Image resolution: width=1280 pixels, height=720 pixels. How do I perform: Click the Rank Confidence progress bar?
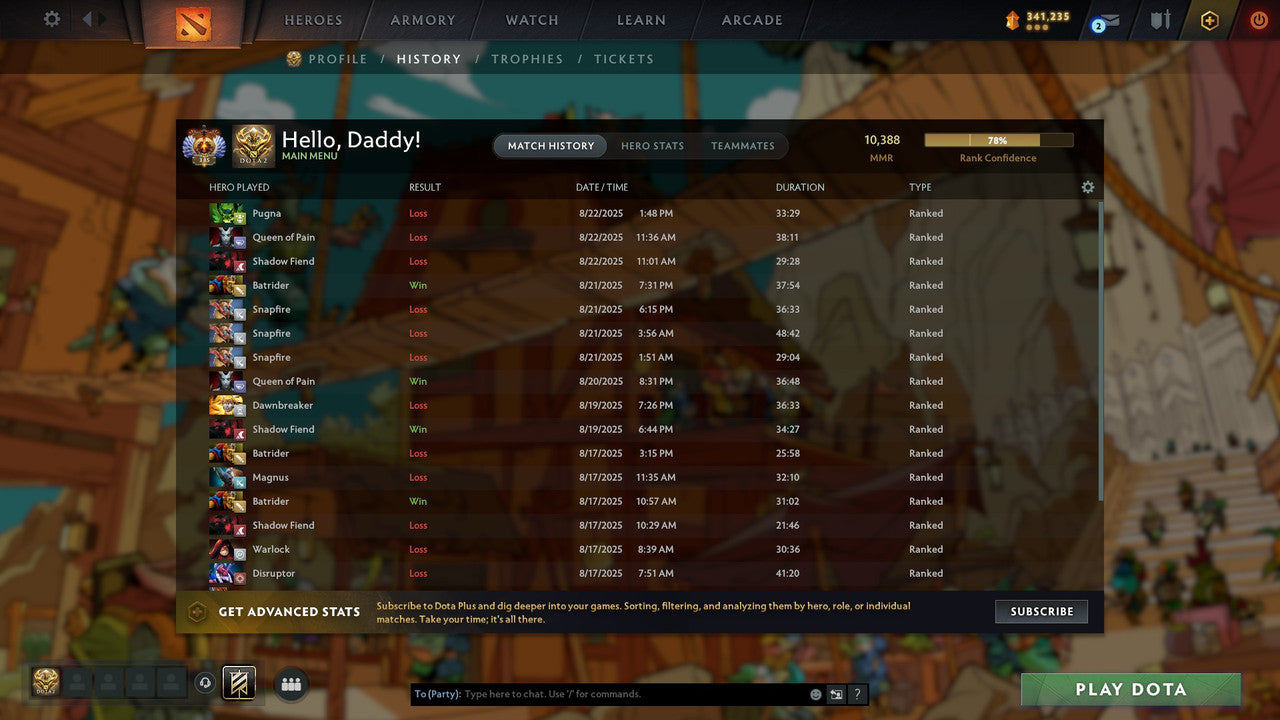point(999,139)
